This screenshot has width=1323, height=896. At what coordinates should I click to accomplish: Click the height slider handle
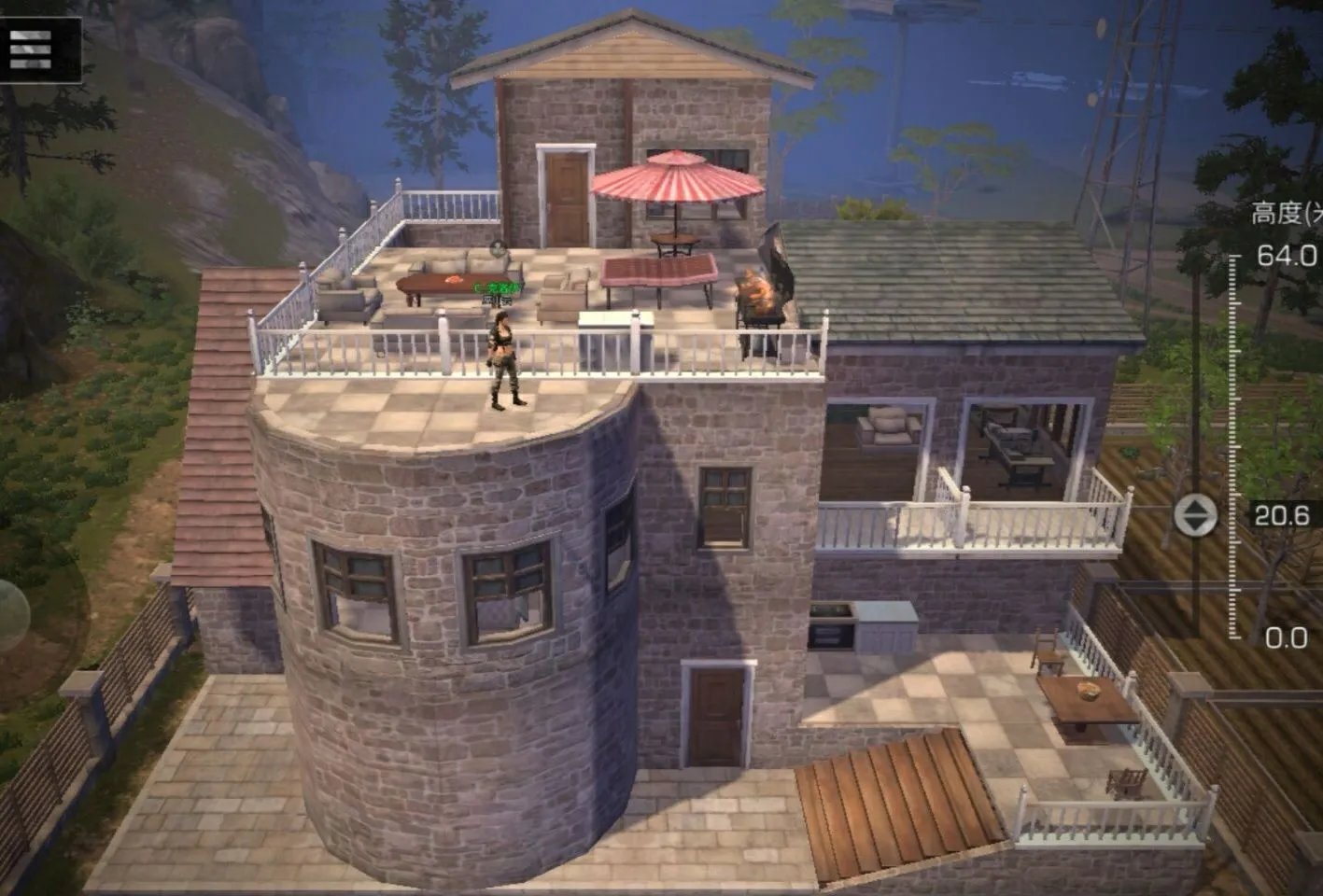pyautogui.click(x=1195, y=515)
